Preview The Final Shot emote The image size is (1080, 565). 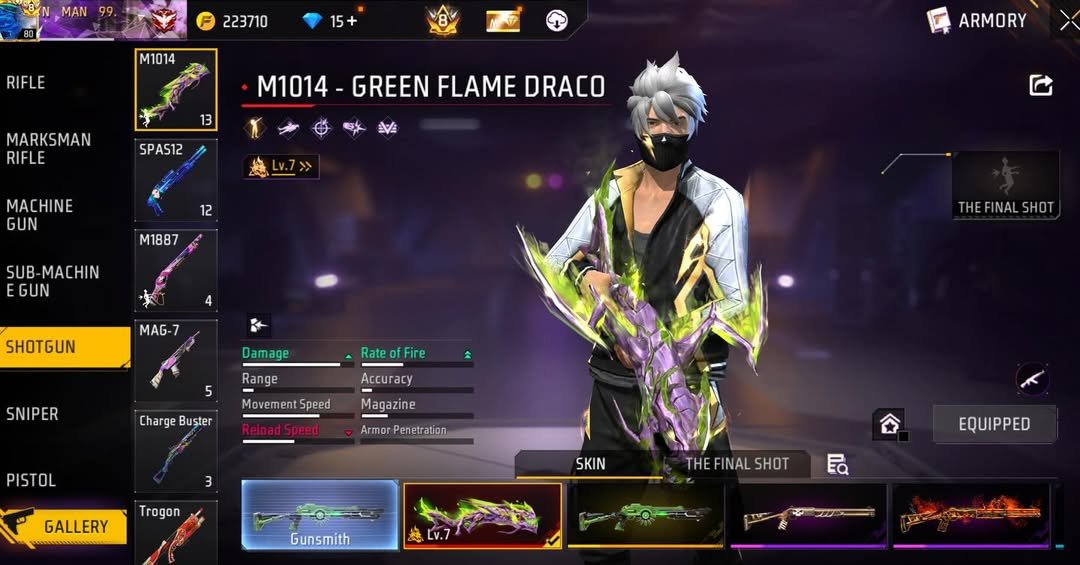(x=1005, y=185)
